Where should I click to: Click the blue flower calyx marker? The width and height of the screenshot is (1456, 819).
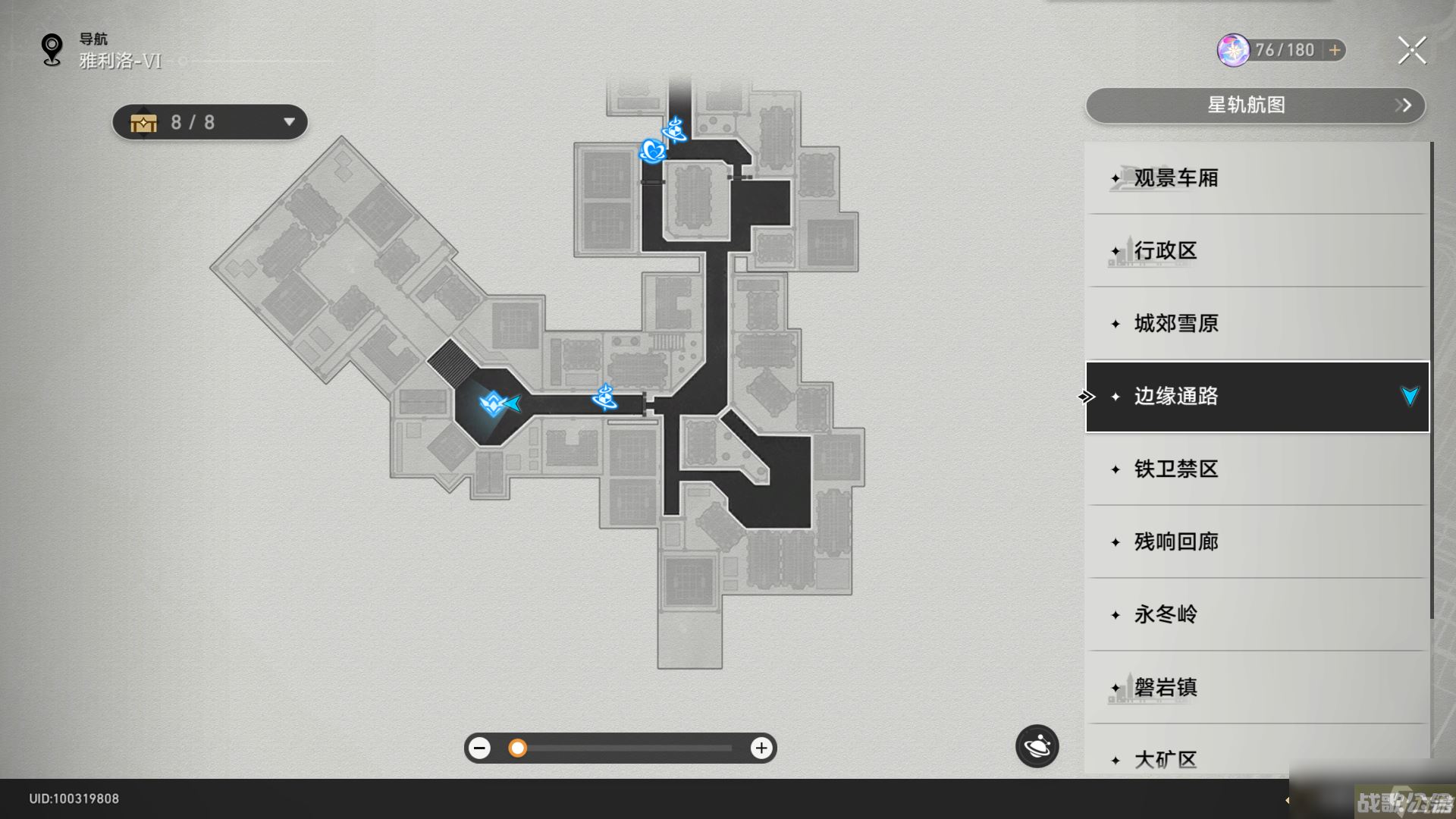652,151
